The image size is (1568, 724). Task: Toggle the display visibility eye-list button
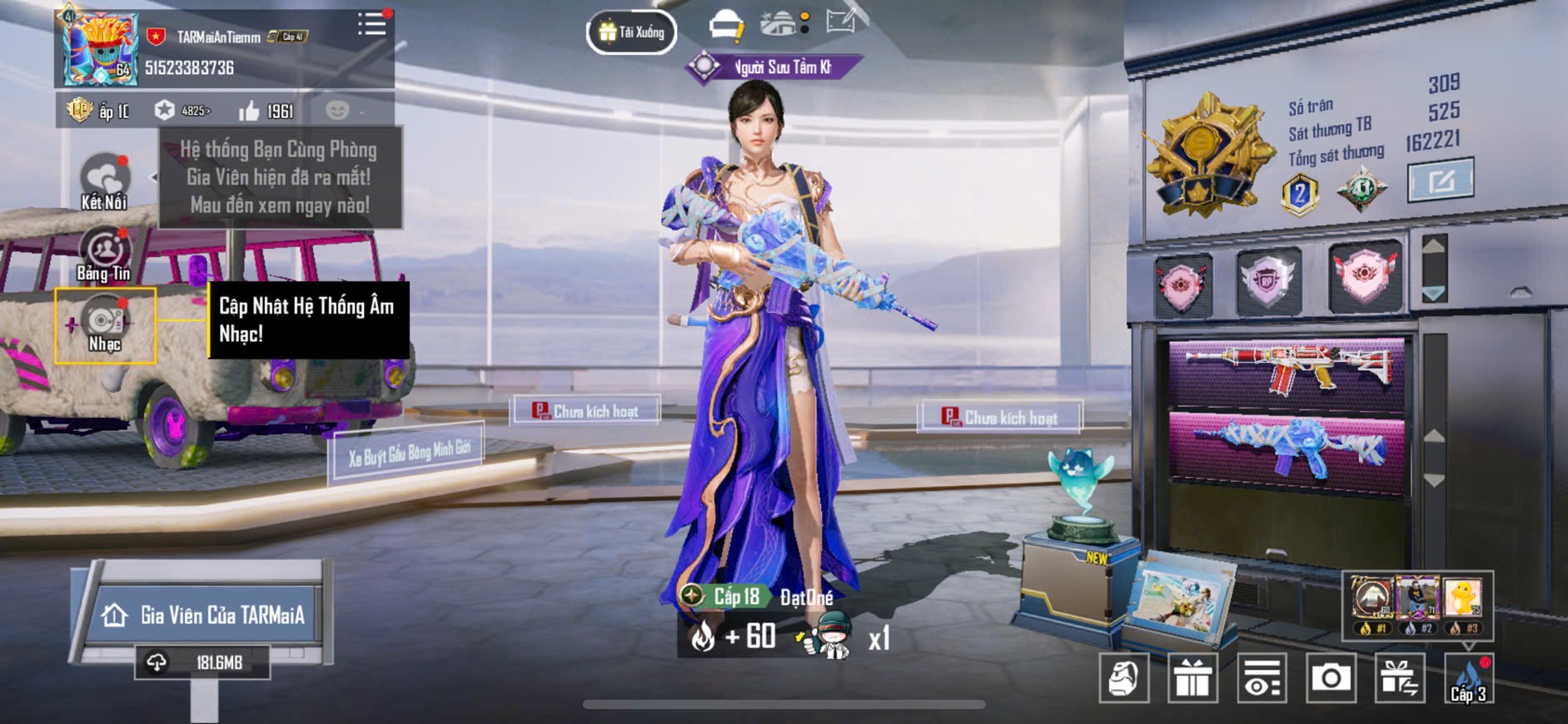[x=1262, y=678]
